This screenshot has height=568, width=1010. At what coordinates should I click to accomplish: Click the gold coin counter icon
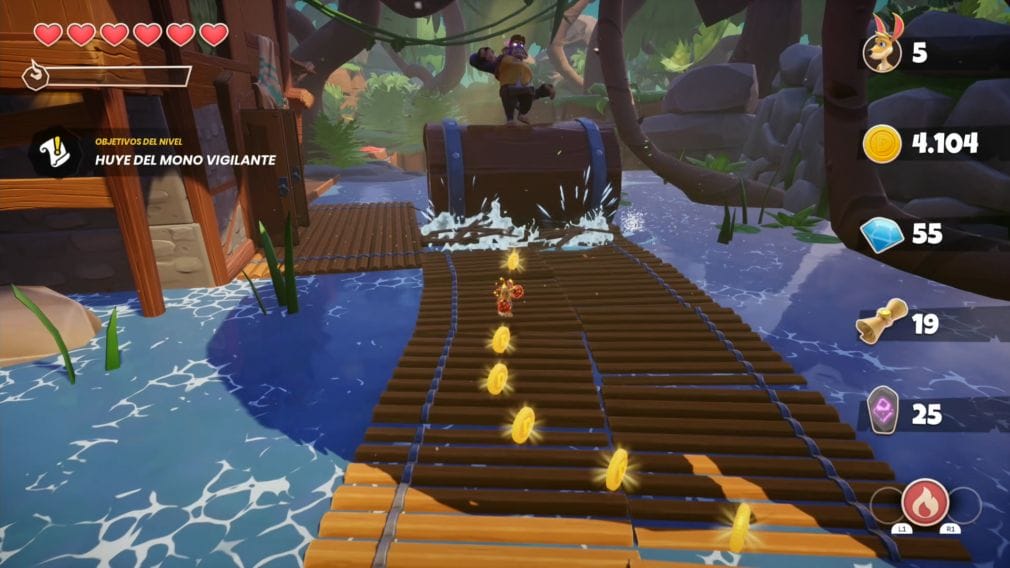[x=882, y=144]
